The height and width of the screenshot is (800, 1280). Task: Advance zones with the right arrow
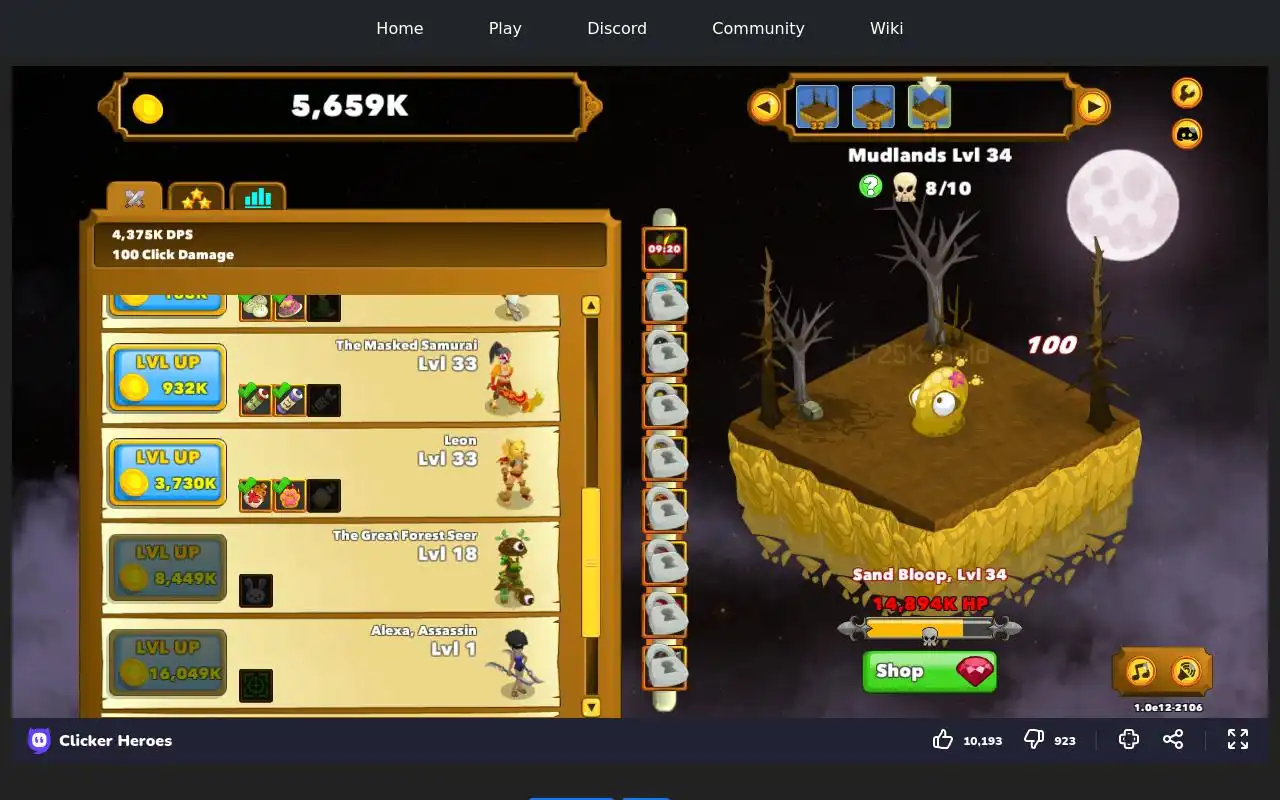(x=1093, y=106)
